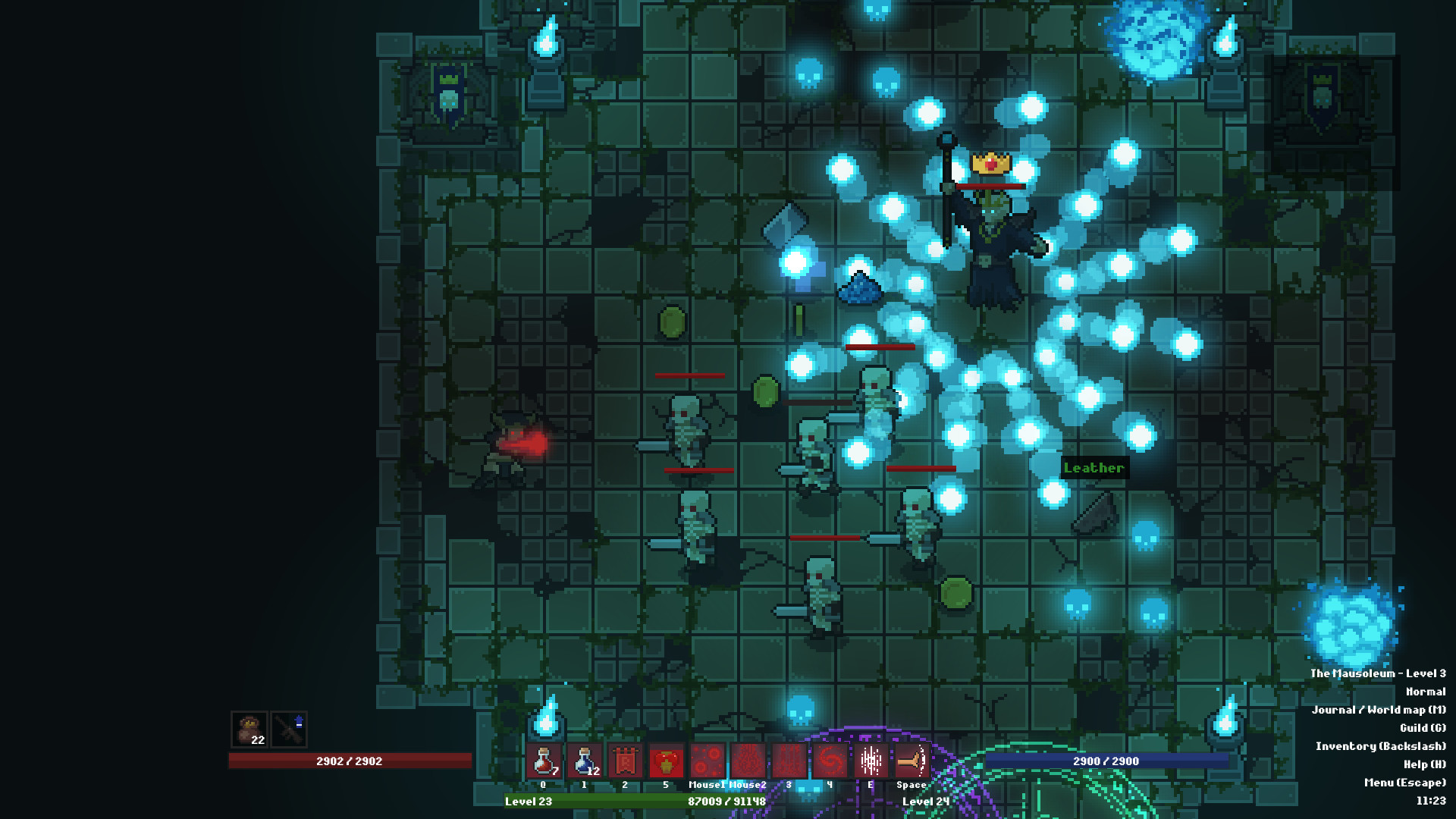Trigger the spiral vortex skill bound to 4
The image size is (1456, 819).
830,761
